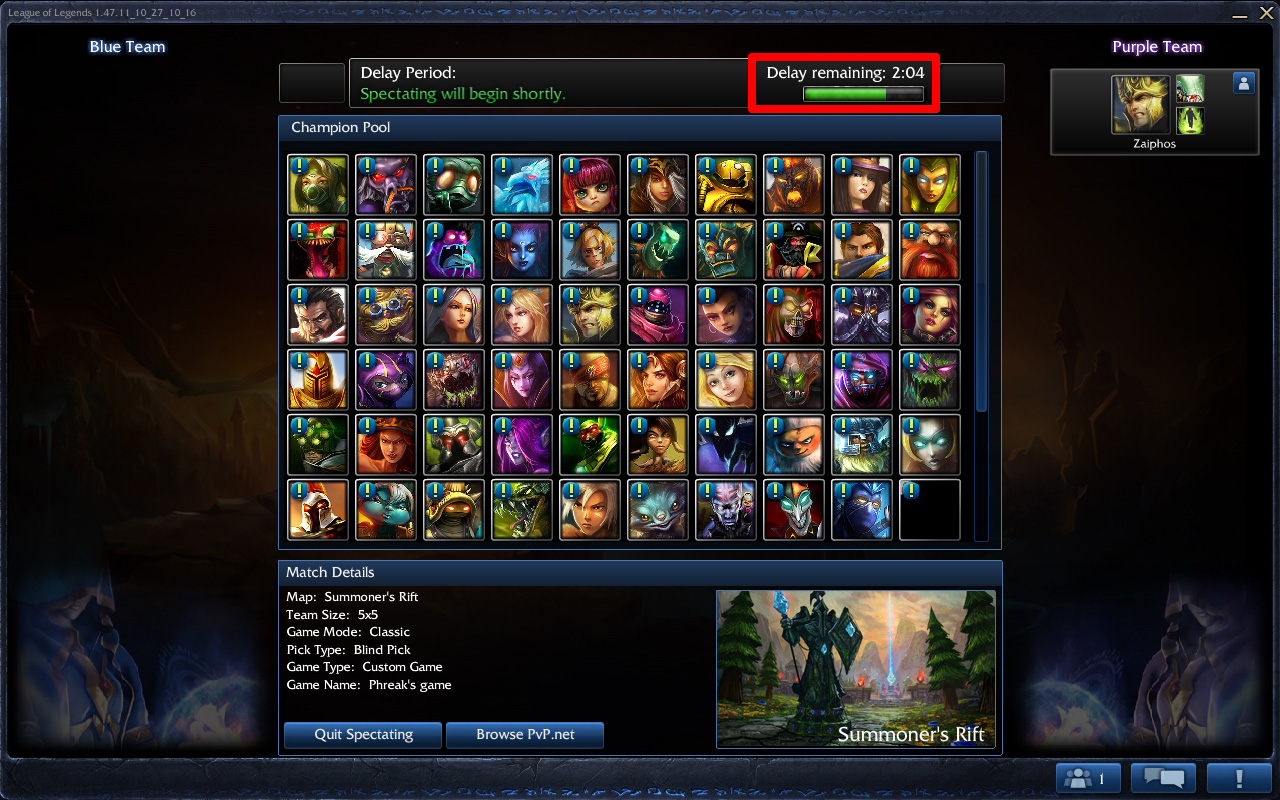Image resolution: width=1280 pixels, height=800 pixels.
Task: Select Caitlyn's champion icon
Action: point(862,185)
